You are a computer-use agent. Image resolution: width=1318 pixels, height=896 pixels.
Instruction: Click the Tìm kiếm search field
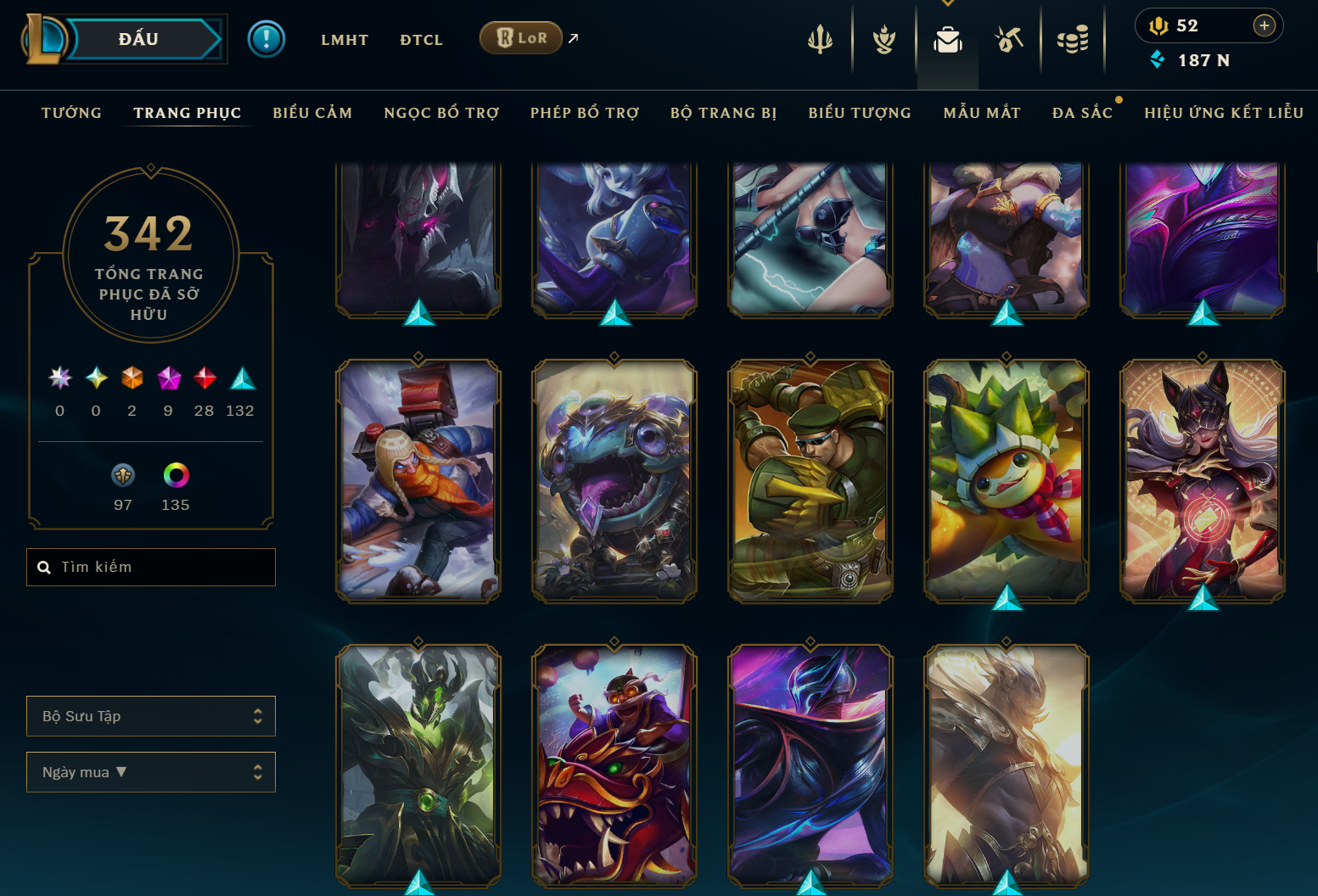coord(151,567)
